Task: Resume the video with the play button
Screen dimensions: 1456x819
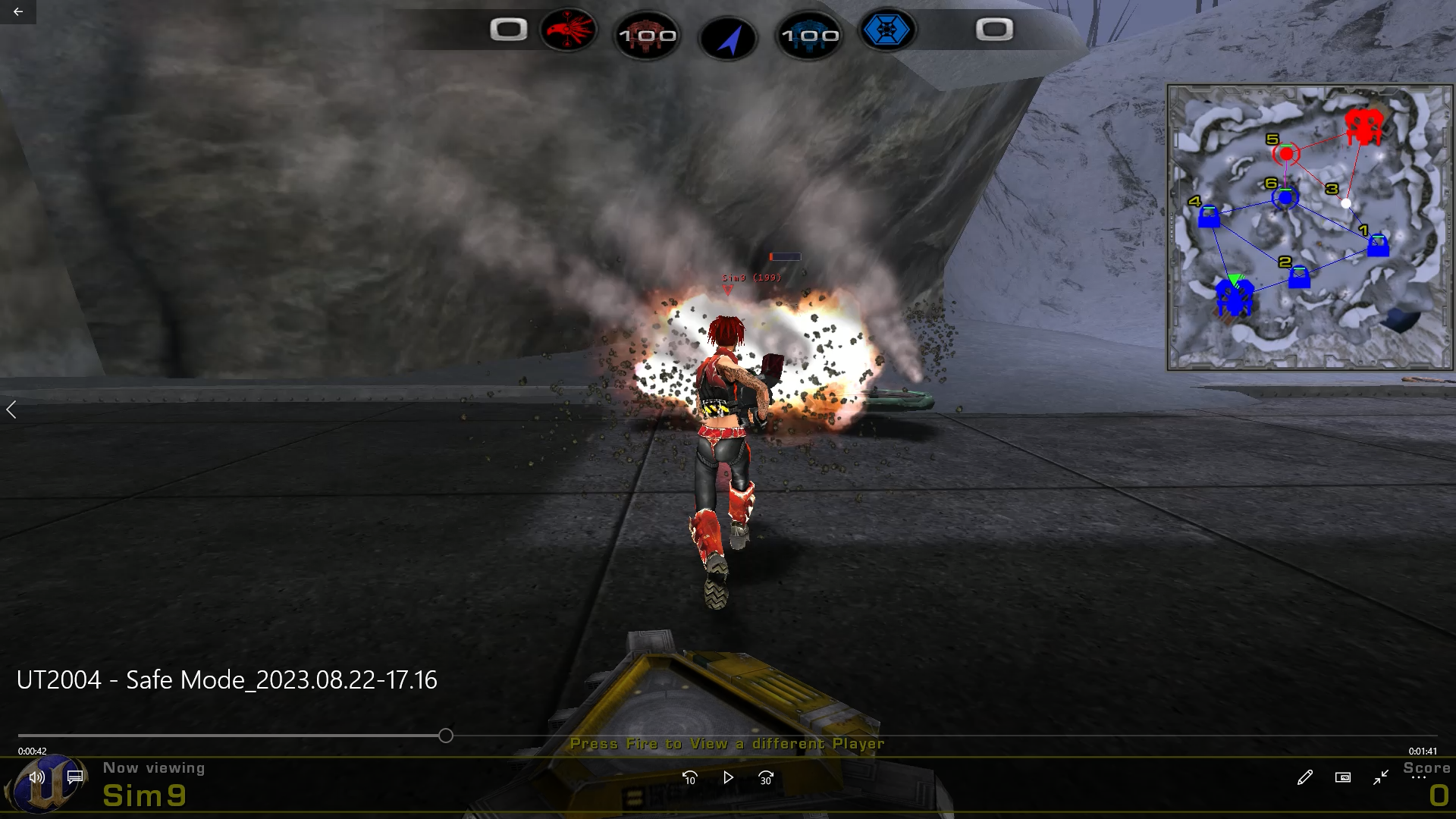Action: coord(728,777)
